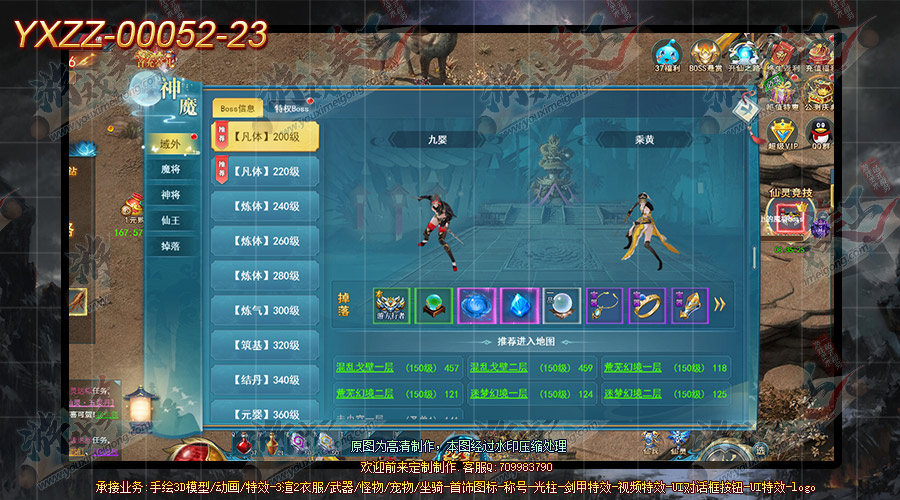Open the 【结丹】340级 boss entry
Screen dimensions: 900x500
click(265, 380)
